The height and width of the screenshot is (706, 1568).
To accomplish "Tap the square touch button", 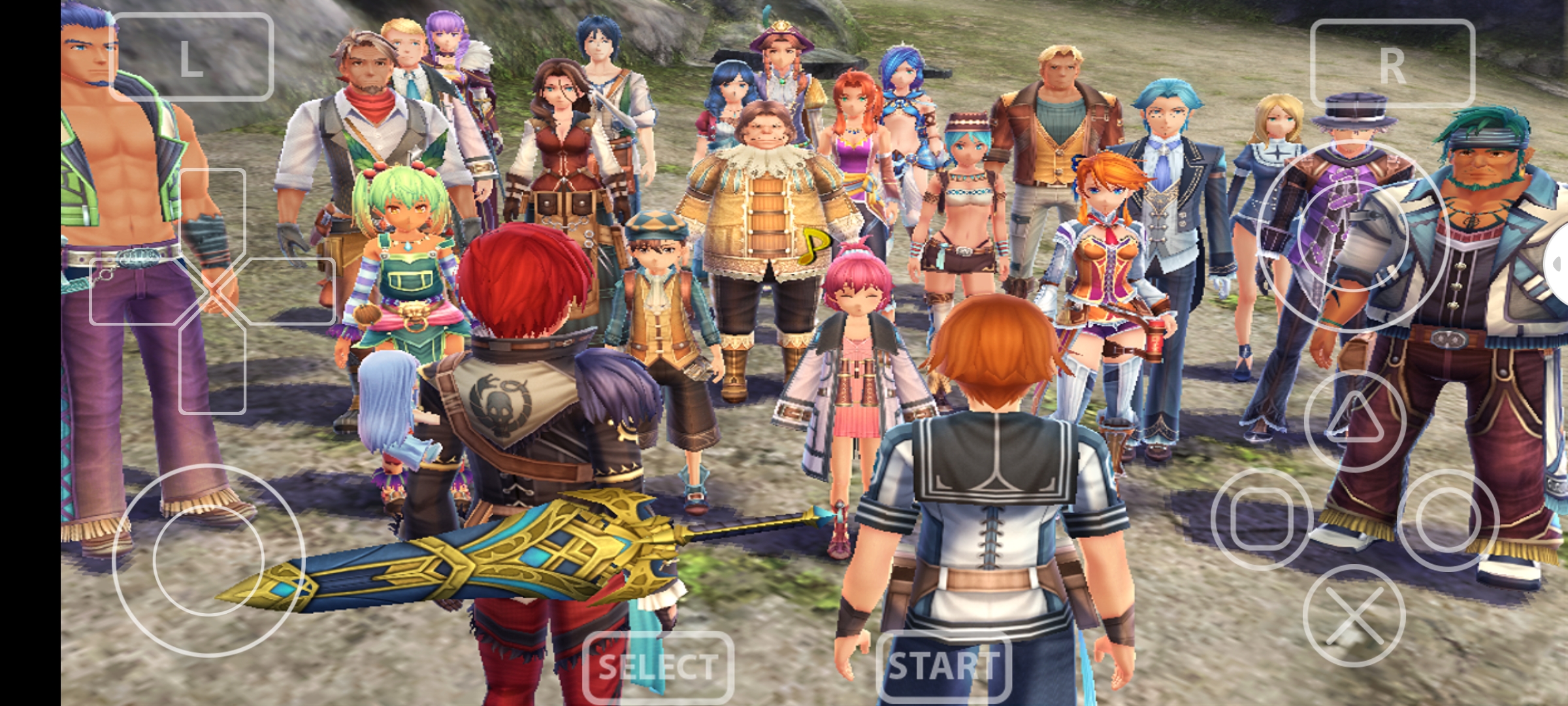I will point(1261,518).
